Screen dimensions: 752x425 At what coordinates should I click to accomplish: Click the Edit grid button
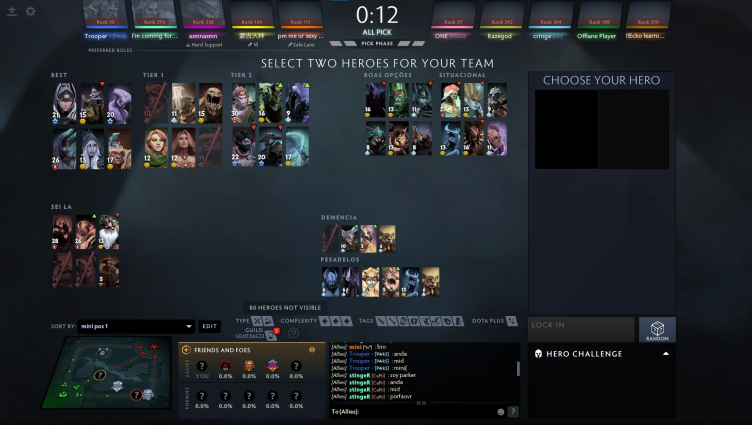pos(209,326)
